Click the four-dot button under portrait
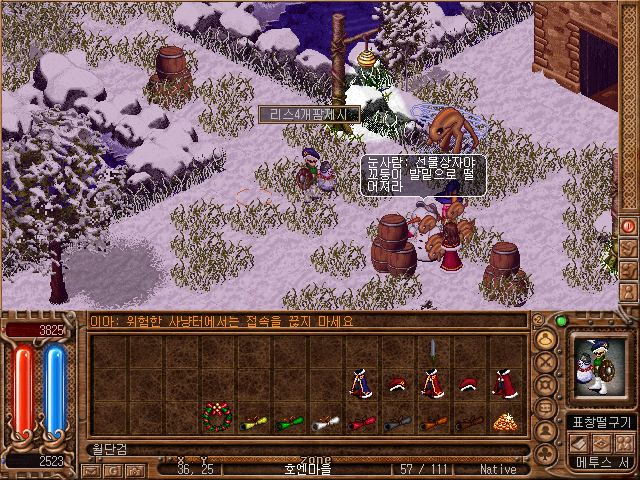640x480 pixels. point(624,443)
